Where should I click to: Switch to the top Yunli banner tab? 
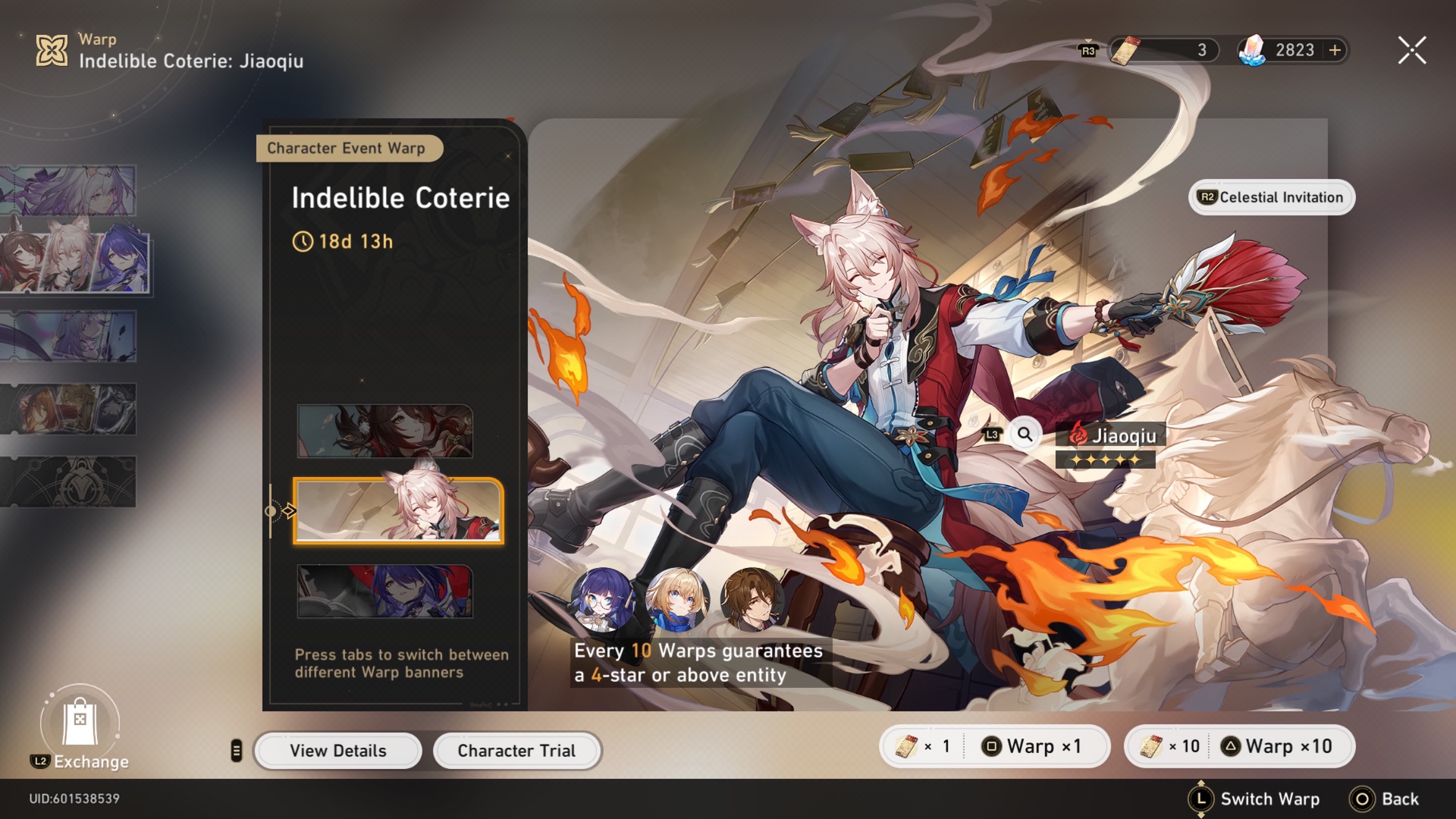click(387, 431)
